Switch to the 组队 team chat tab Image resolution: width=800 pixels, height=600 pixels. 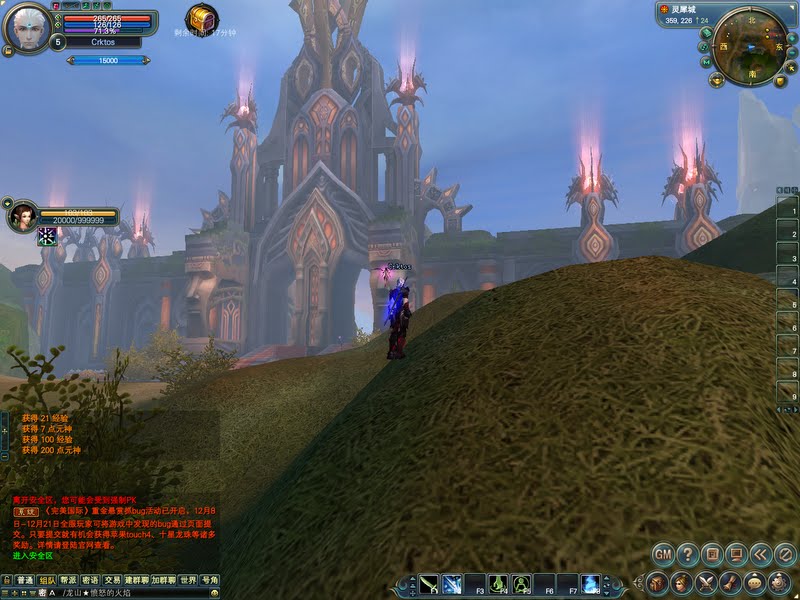(46, 580)
